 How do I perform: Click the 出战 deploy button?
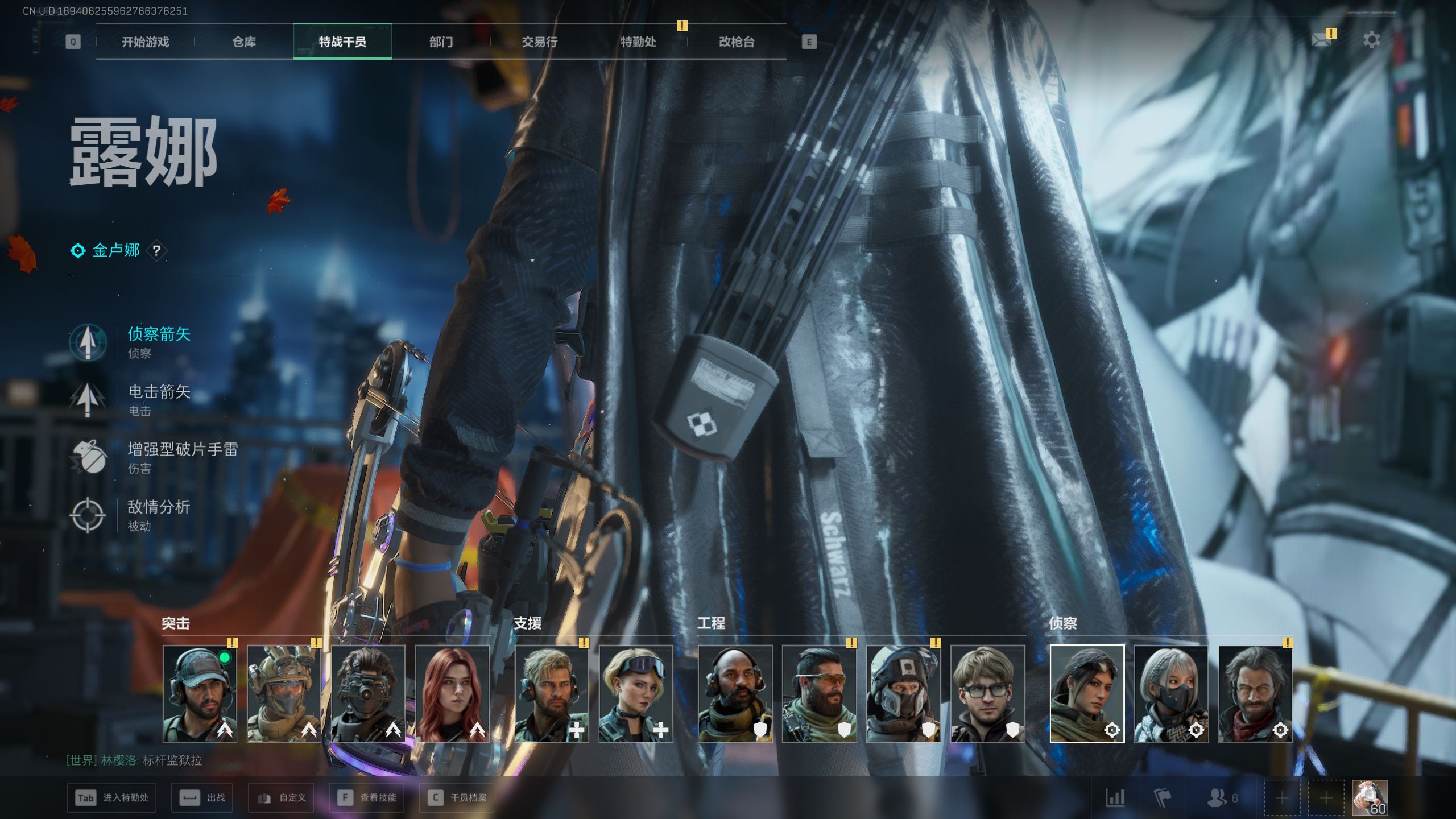click(202, 798)
